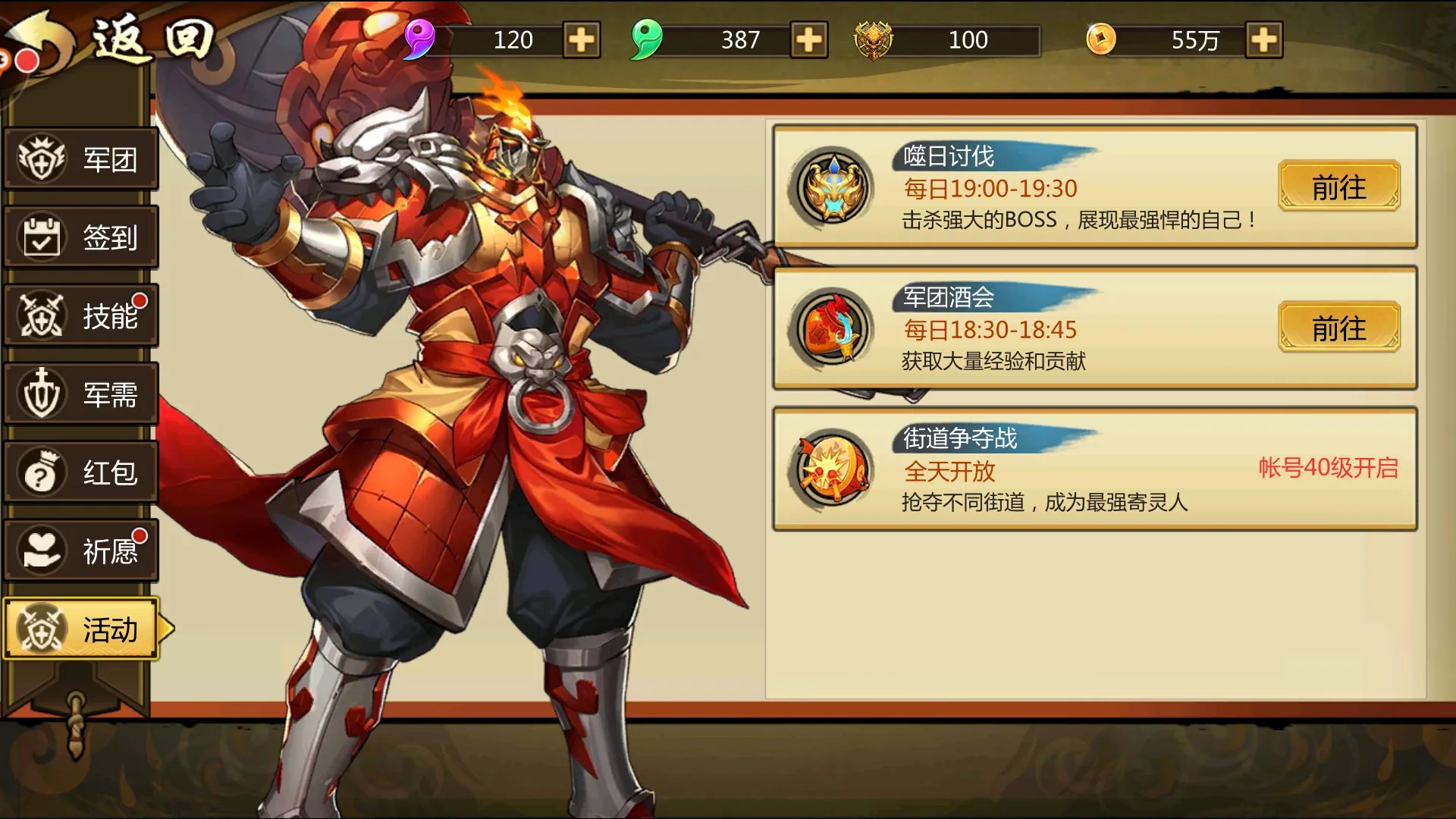Select the 活动 events tab
Image resolution: width=1456 pixels, height=819 pixels.
(x=81, y=629)
